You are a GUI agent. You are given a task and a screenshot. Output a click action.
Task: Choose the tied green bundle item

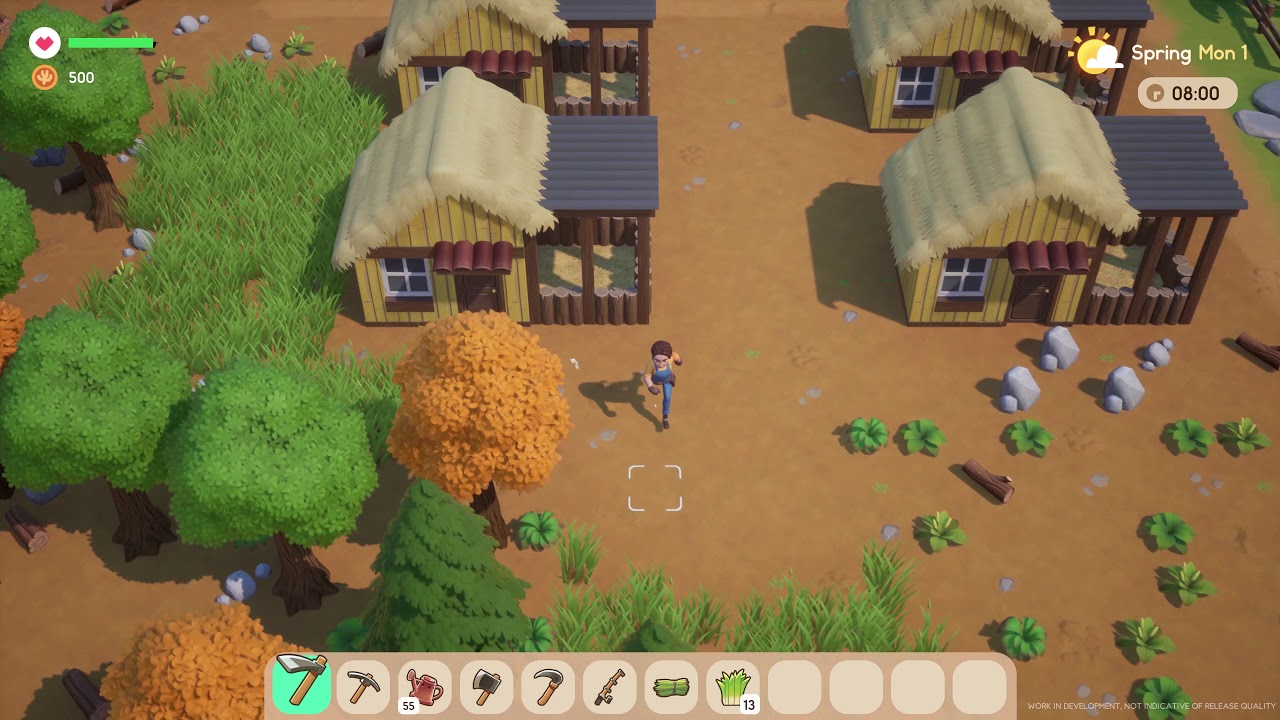click(672, 687)
